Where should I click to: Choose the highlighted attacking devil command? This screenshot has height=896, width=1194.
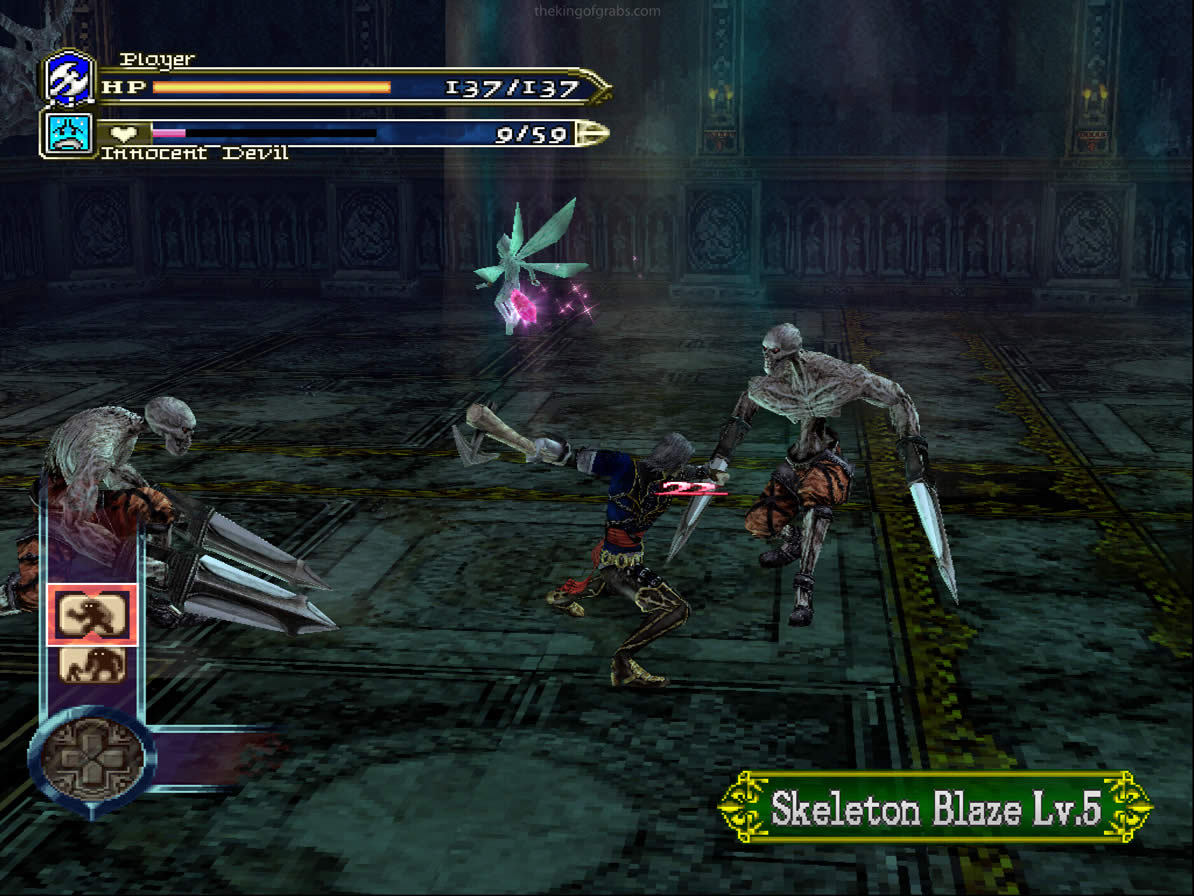pos(92,614)
